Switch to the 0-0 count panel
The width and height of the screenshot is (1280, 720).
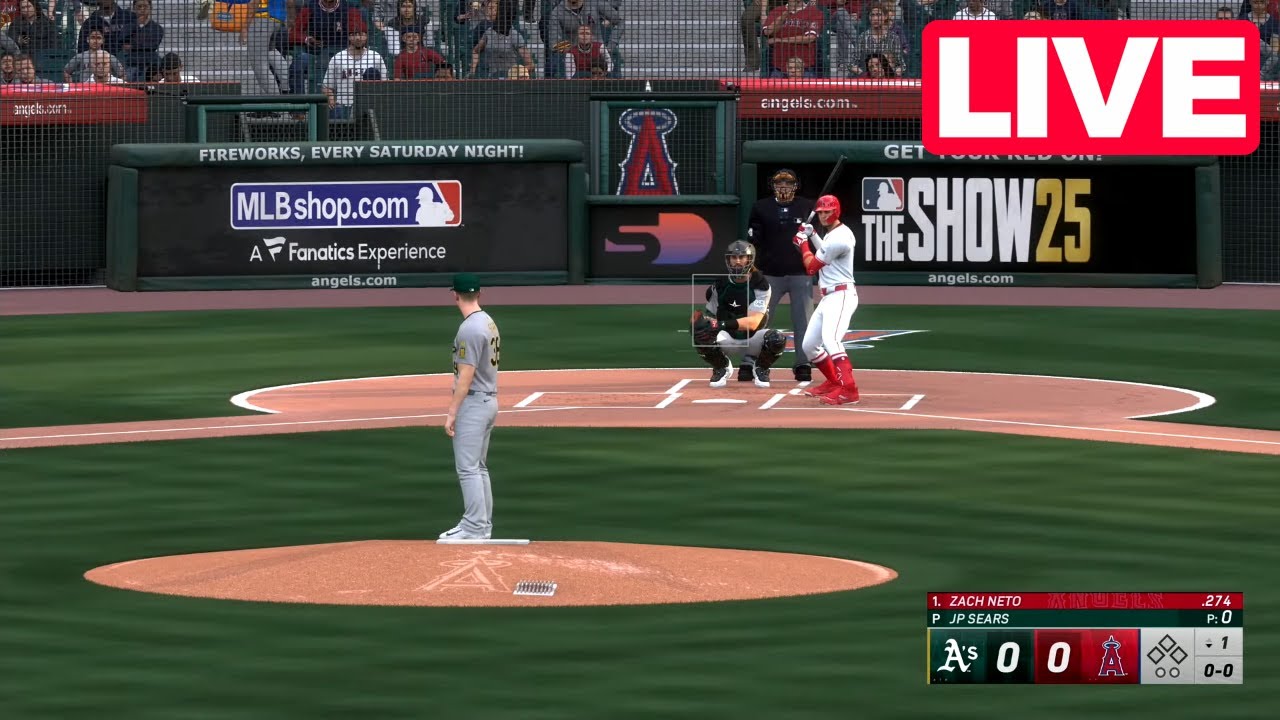click(x=1218, y=671)
